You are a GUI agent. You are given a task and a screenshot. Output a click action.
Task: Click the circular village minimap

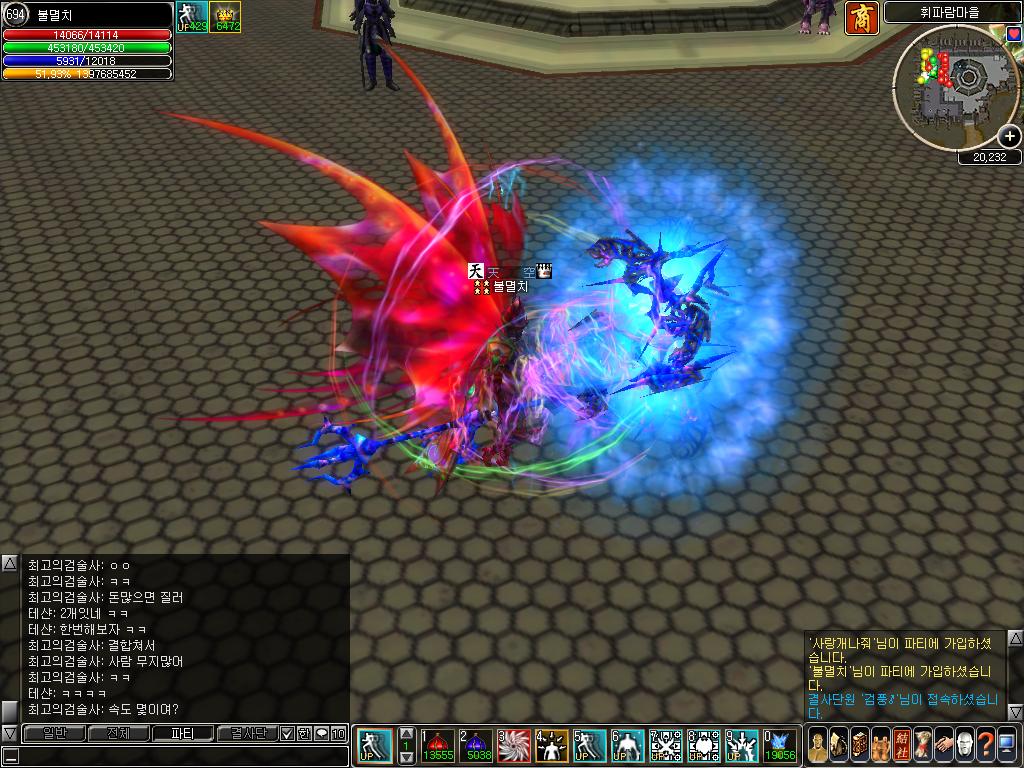tap(955, 85)
